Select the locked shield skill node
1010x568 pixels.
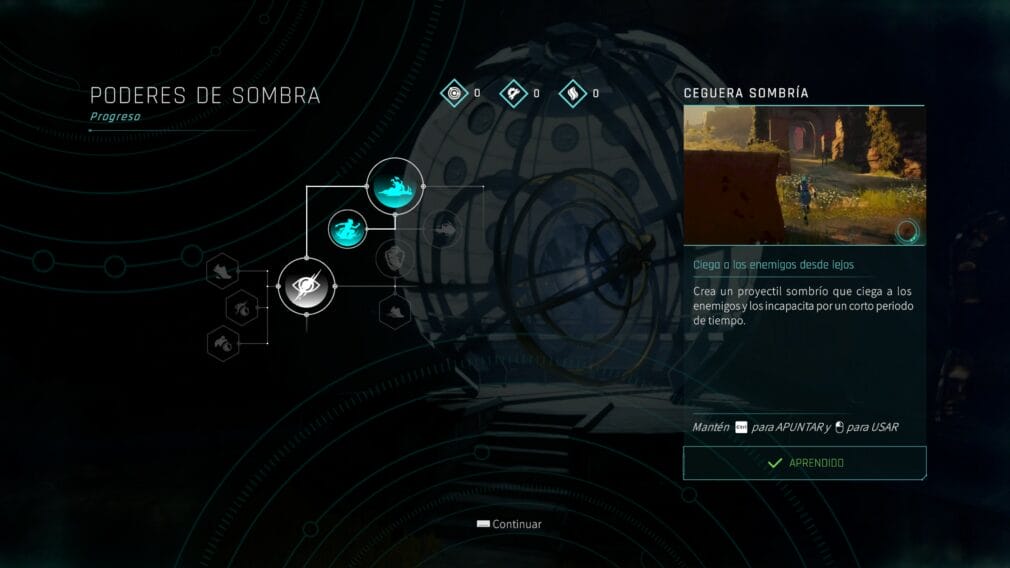(394, 259)
